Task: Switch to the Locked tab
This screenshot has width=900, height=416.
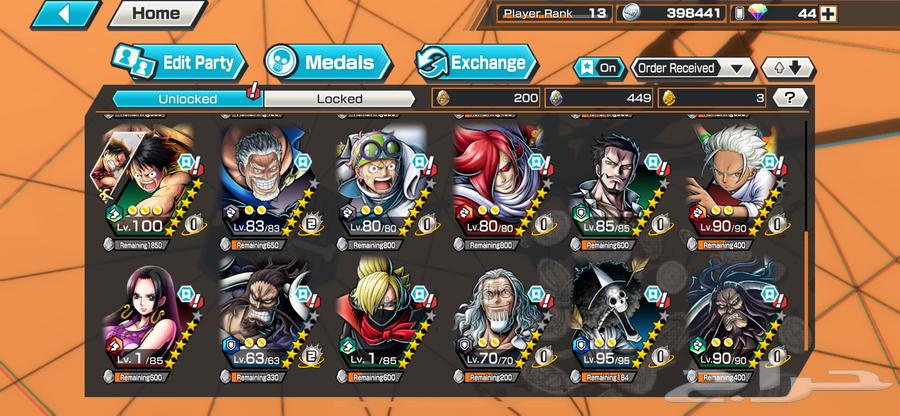Action: click(x=339, y=98)
